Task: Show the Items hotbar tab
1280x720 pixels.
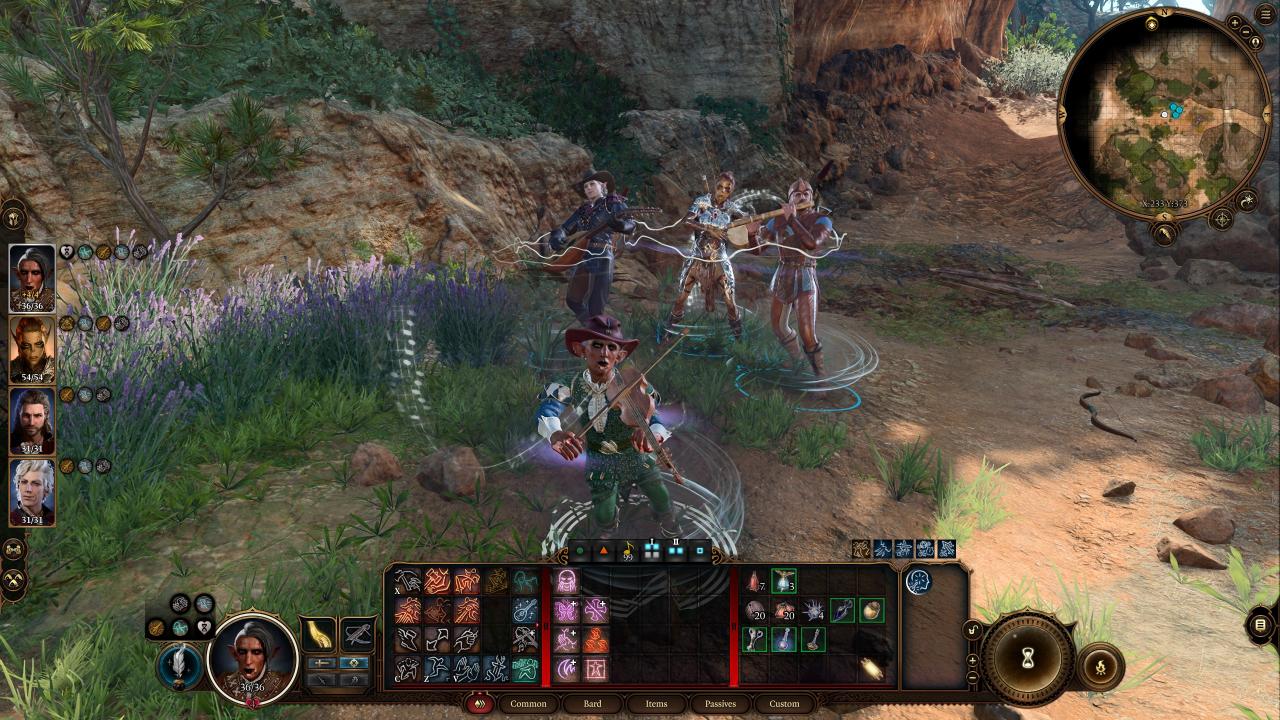Action: [656, 704]
